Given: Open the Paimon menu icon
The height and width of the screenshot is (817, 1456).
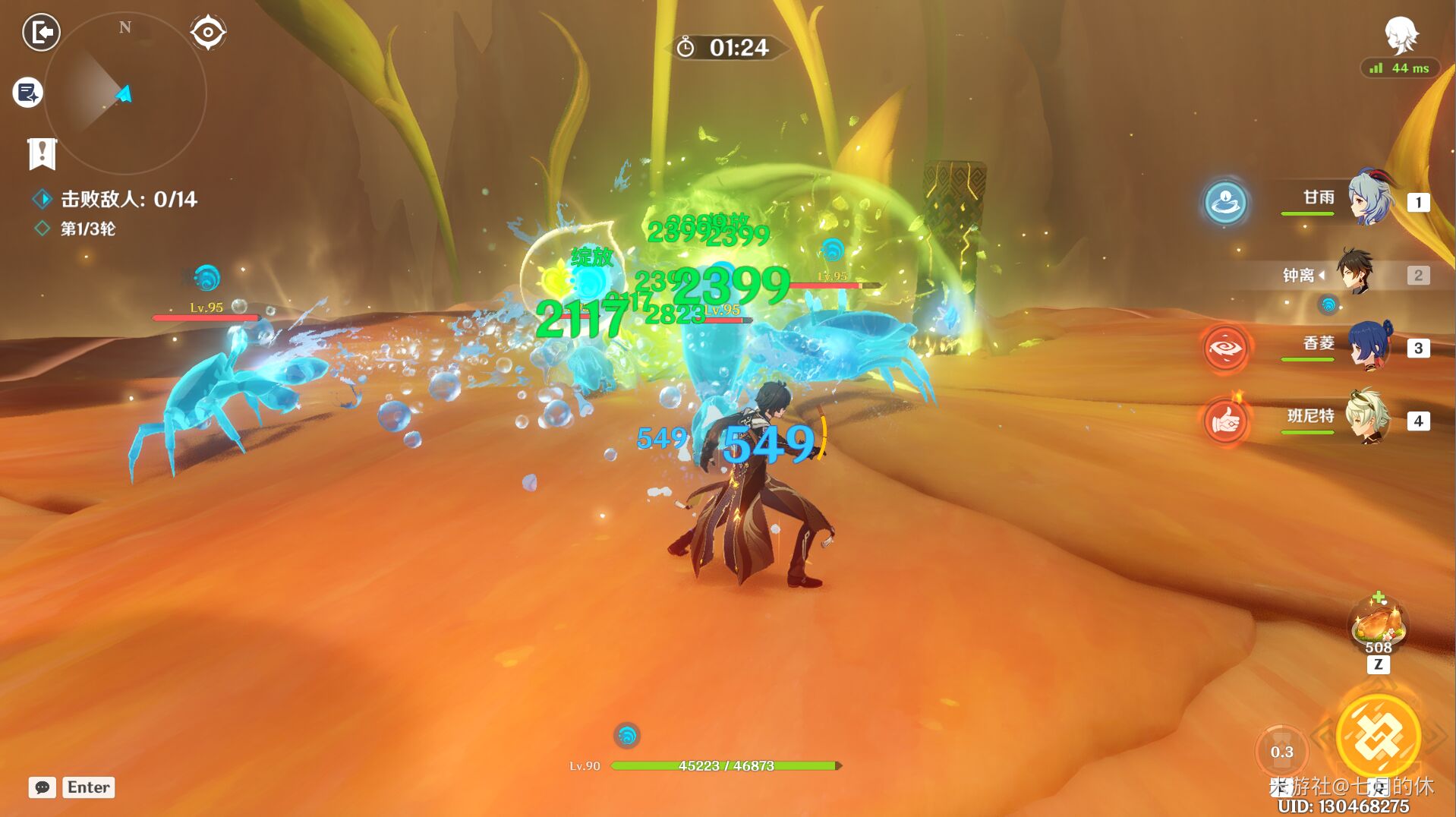Looking at the screenshot, I should tap(1401, 35).
